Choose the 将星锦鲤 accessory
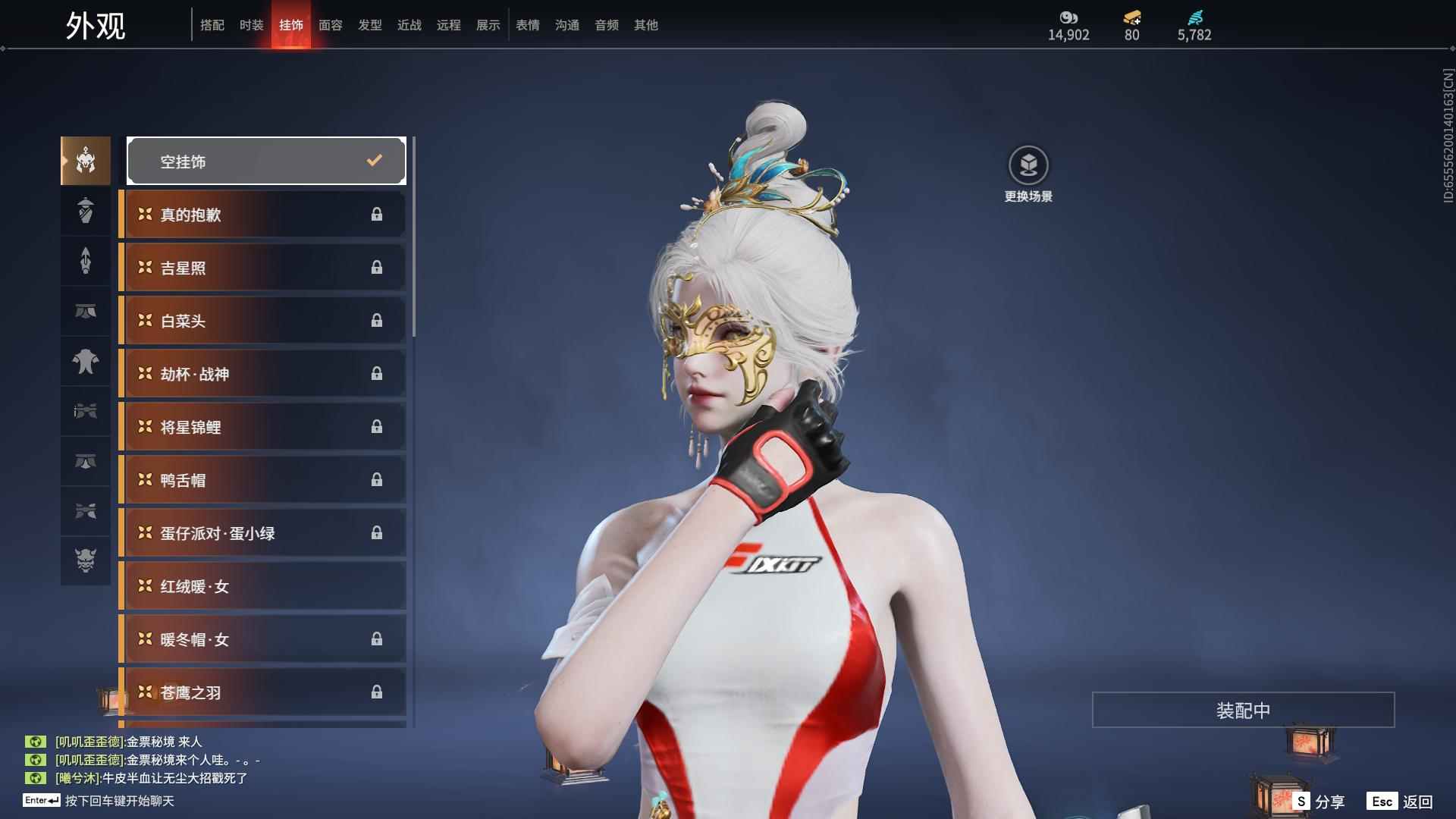This screenshot has width=1456, height=819. [262, 427]
